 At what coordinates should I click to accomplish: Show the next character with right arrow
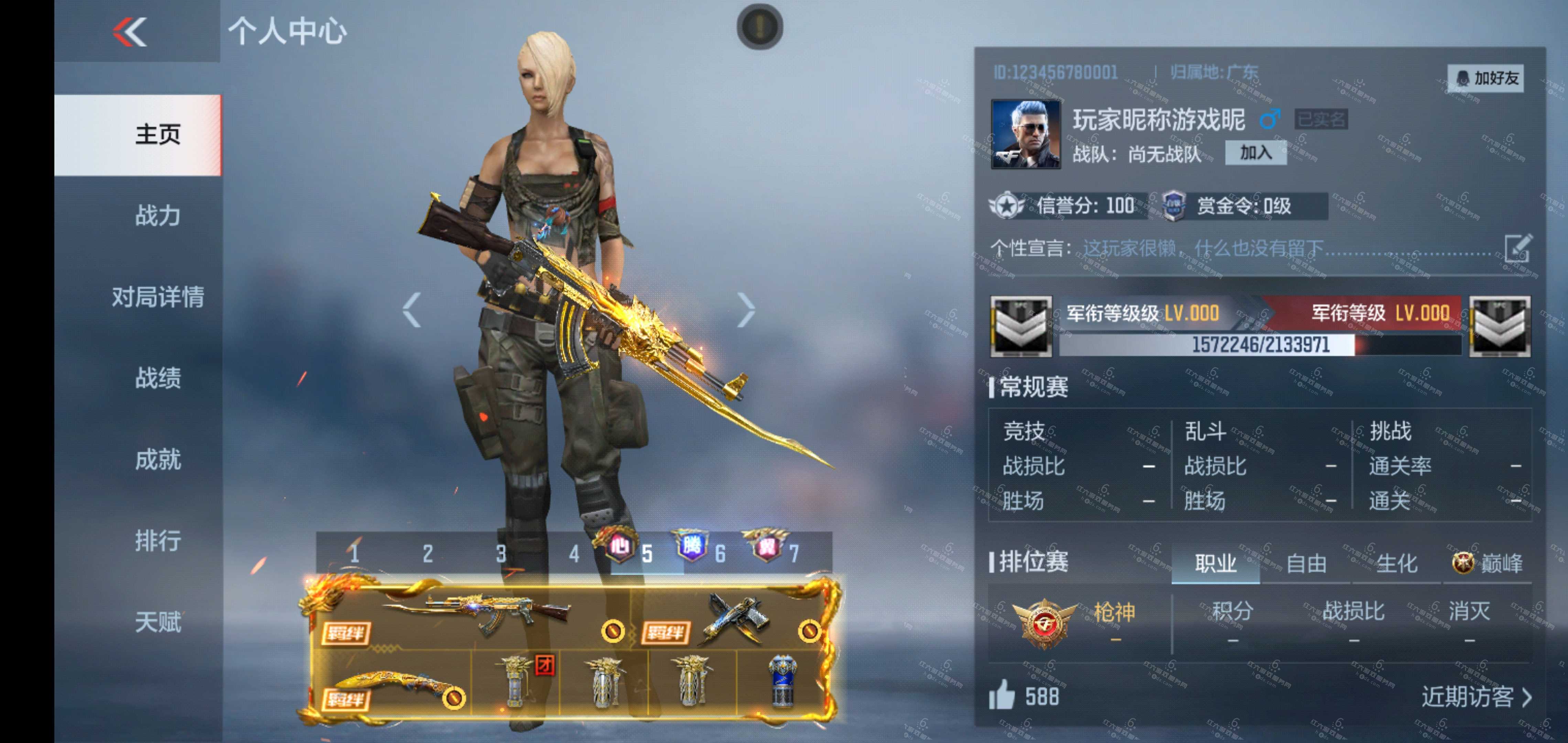tap(745, 310)
